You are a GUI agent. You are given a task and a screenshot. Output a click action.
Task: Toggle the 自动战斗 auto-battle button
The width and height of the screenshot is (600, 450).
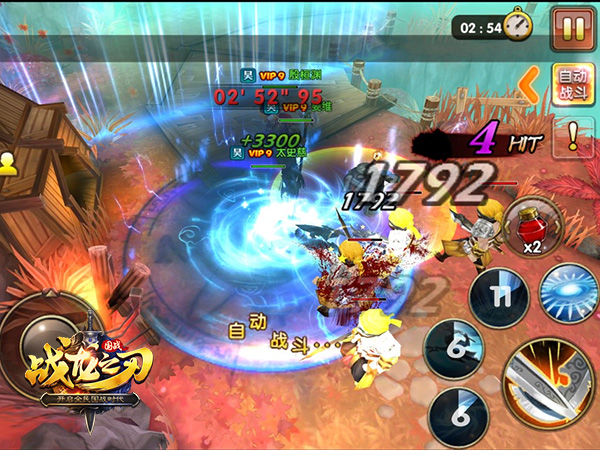[573, 83]
